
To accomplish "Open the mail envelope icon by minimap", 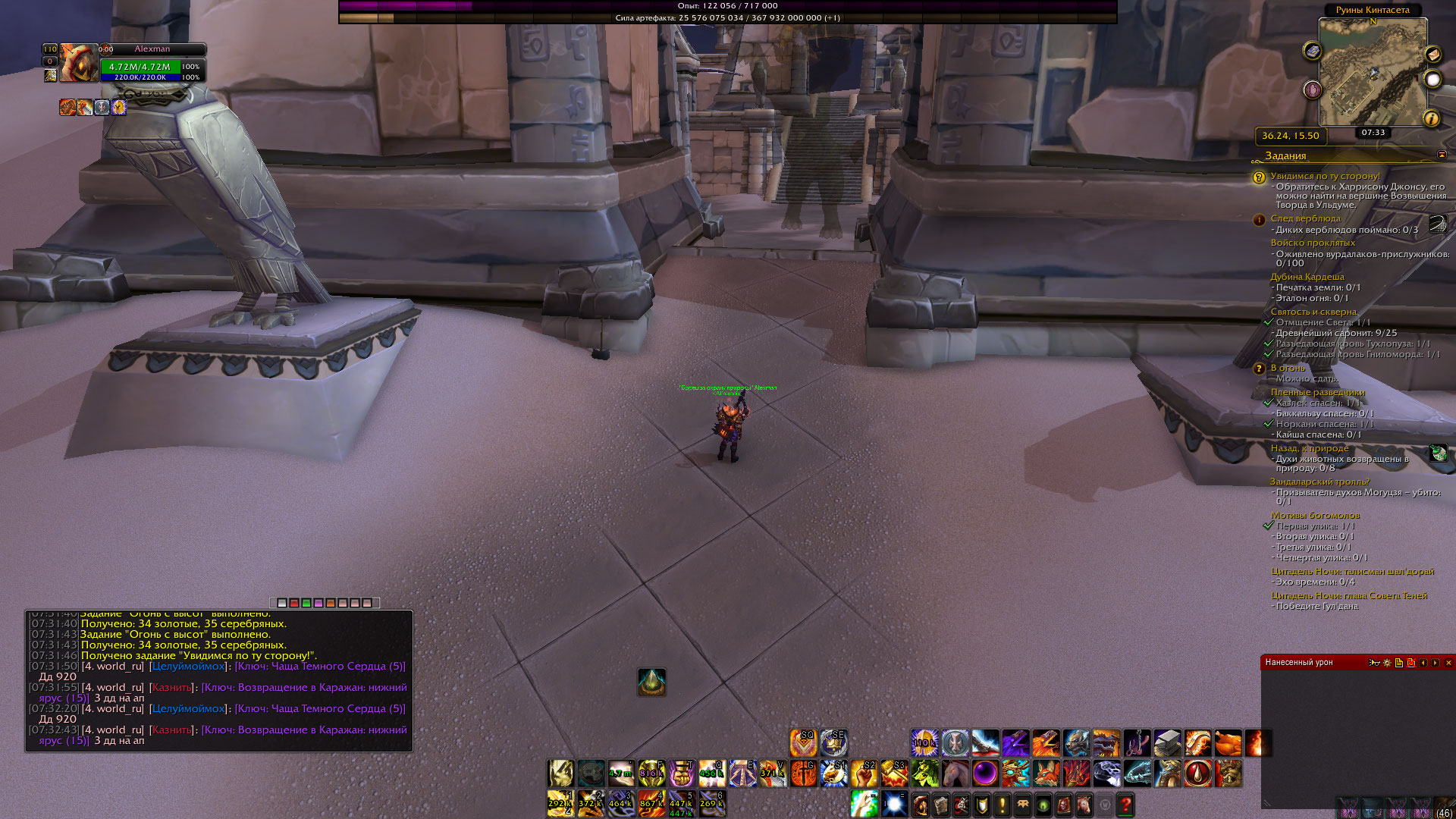I will tap(1432, 55).
